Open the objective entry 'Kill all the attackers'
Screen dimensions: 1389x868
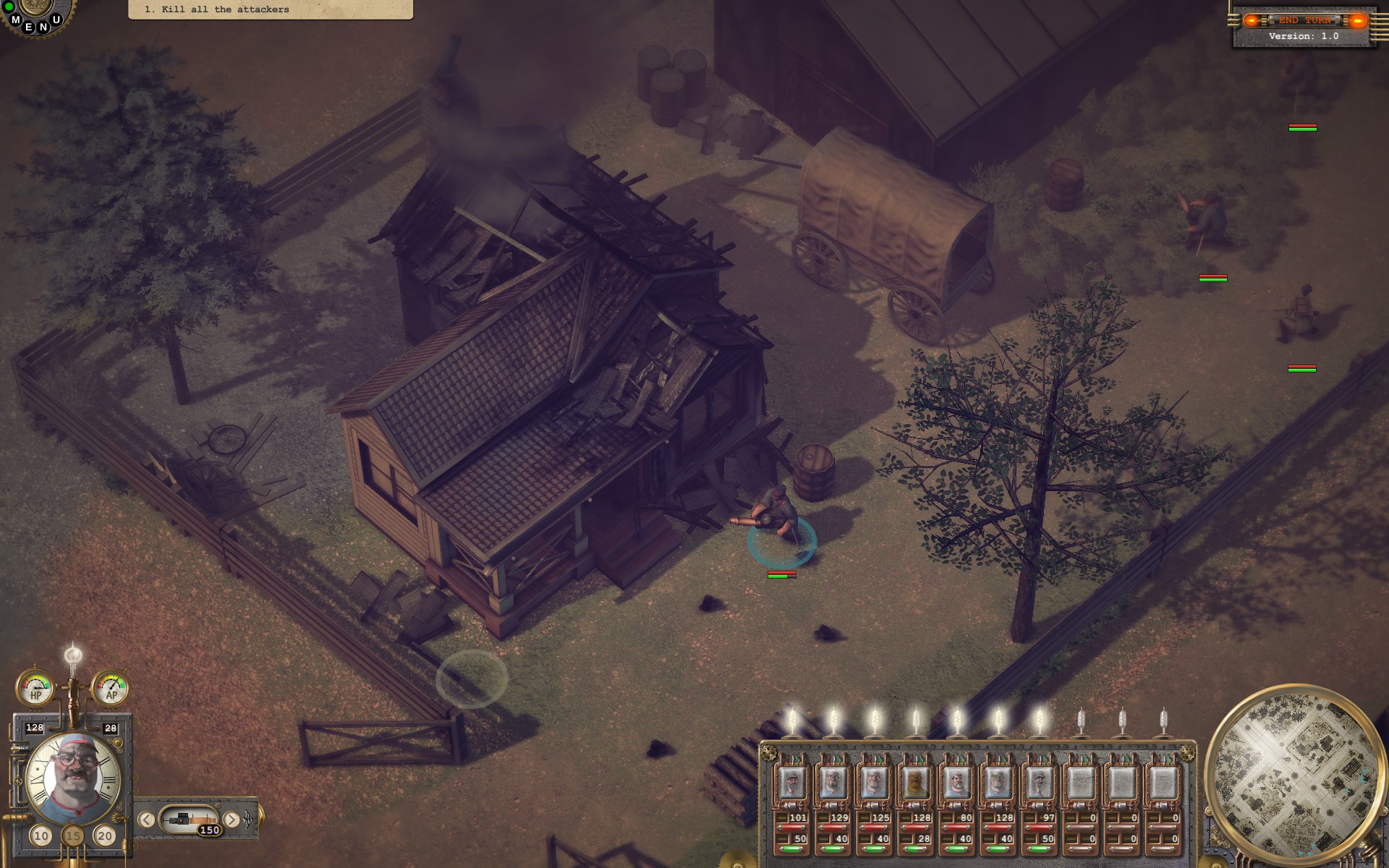point(217,9)
